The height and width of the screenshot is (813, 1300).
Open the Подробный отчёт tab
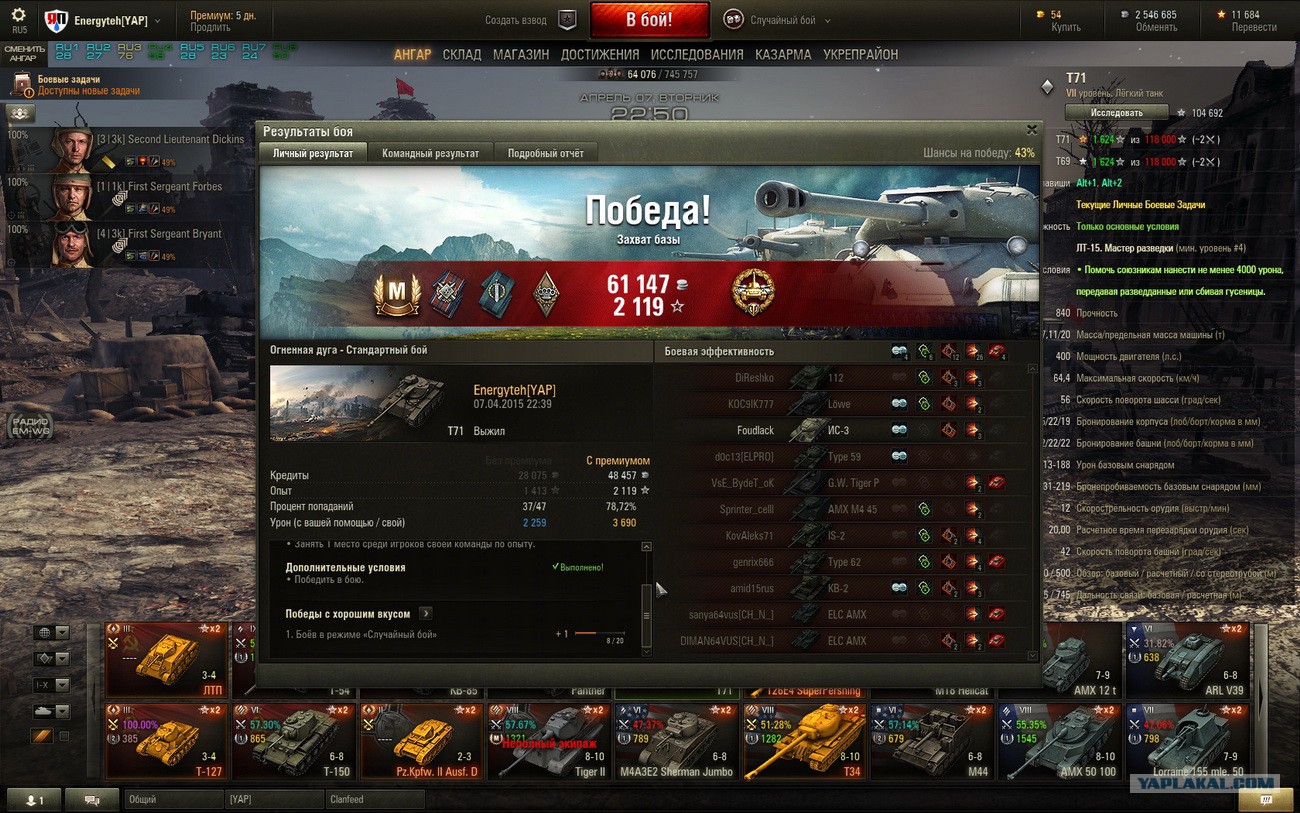(x=545, y=153)
